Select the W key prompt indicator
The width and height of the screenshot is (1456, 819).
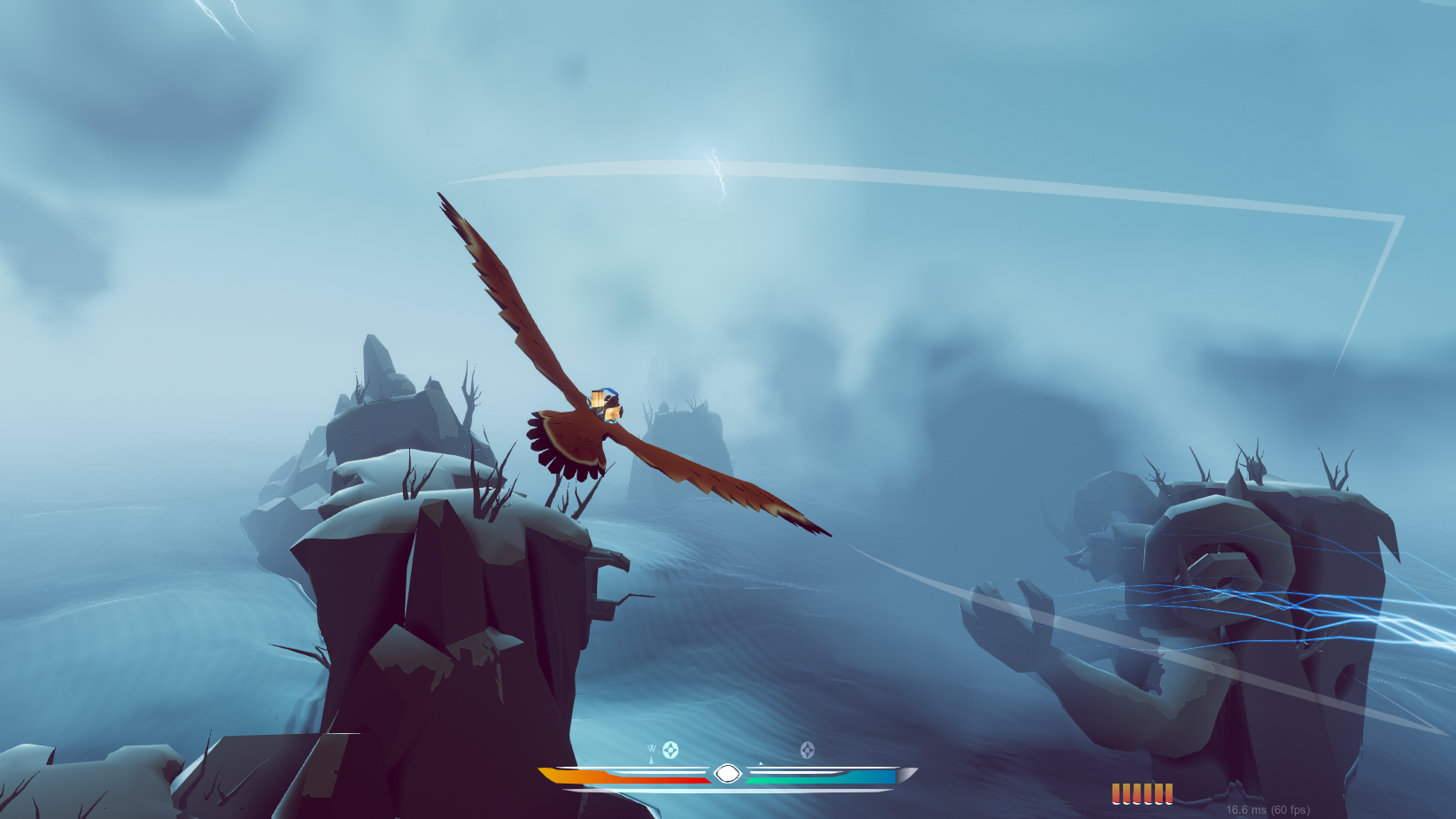click(651, 748)
